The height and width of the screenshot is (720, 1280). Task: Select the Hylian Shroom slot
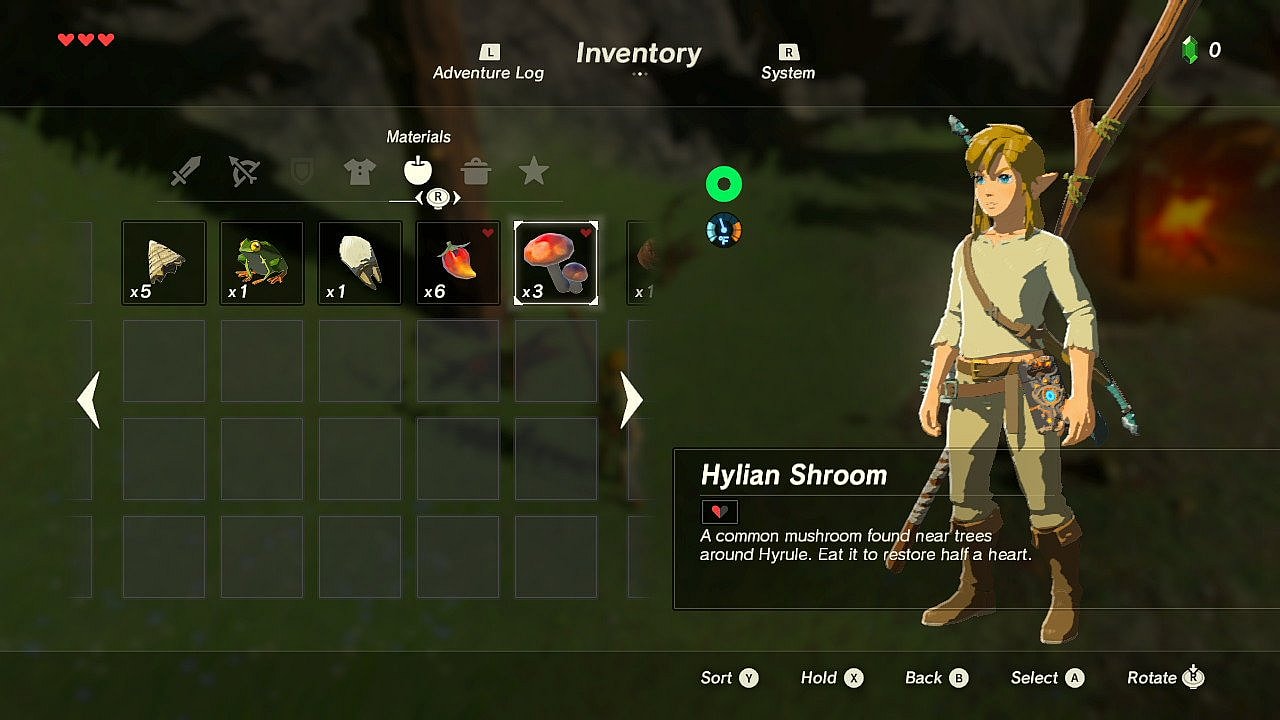(556, 263)
